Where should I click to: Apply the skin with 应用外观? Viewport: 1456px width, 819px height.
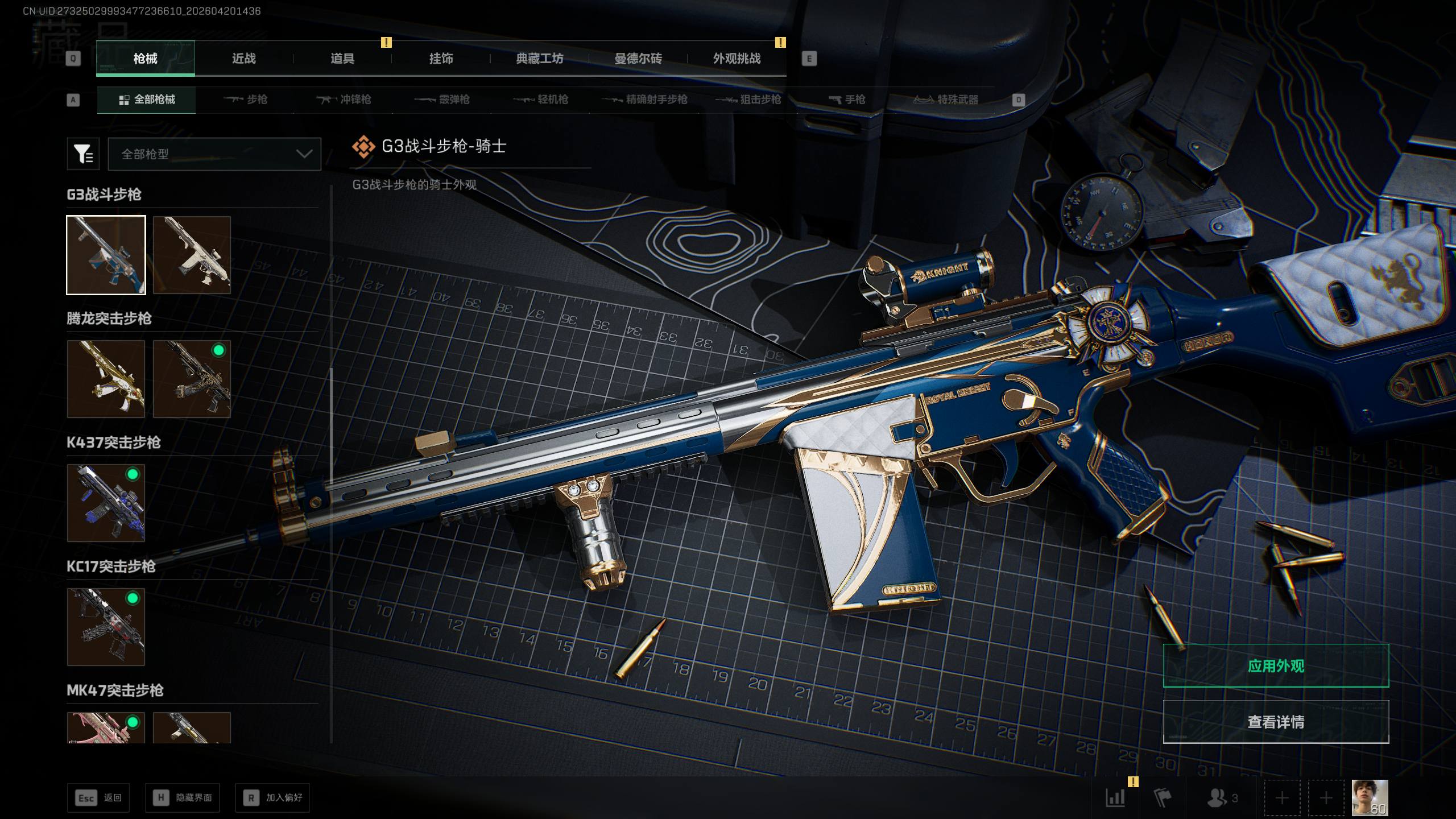[1276, 665]
